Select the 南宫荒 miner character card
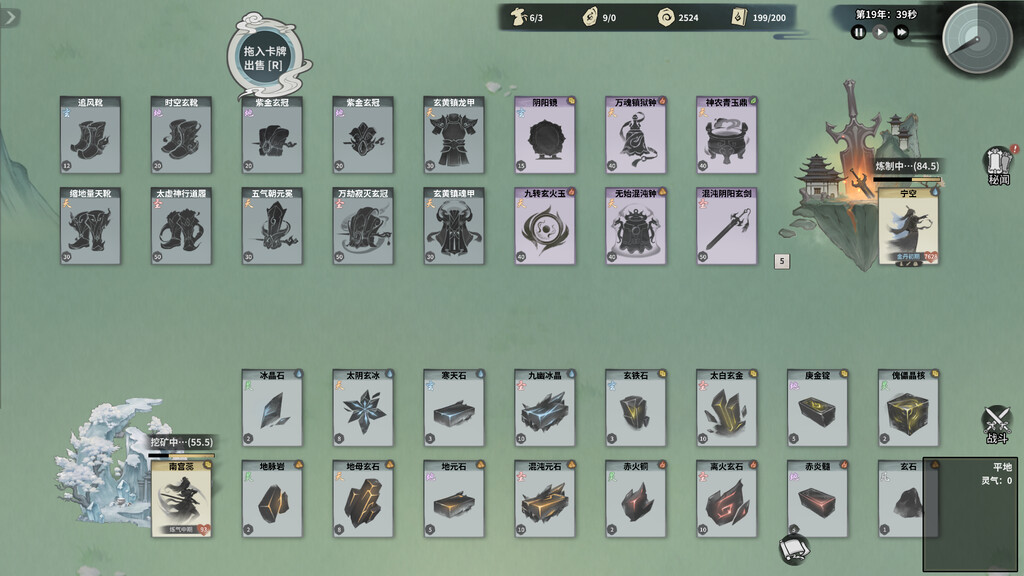Image resolution: width=1024 pixels, height=576 pixels. tap(181, 499)
